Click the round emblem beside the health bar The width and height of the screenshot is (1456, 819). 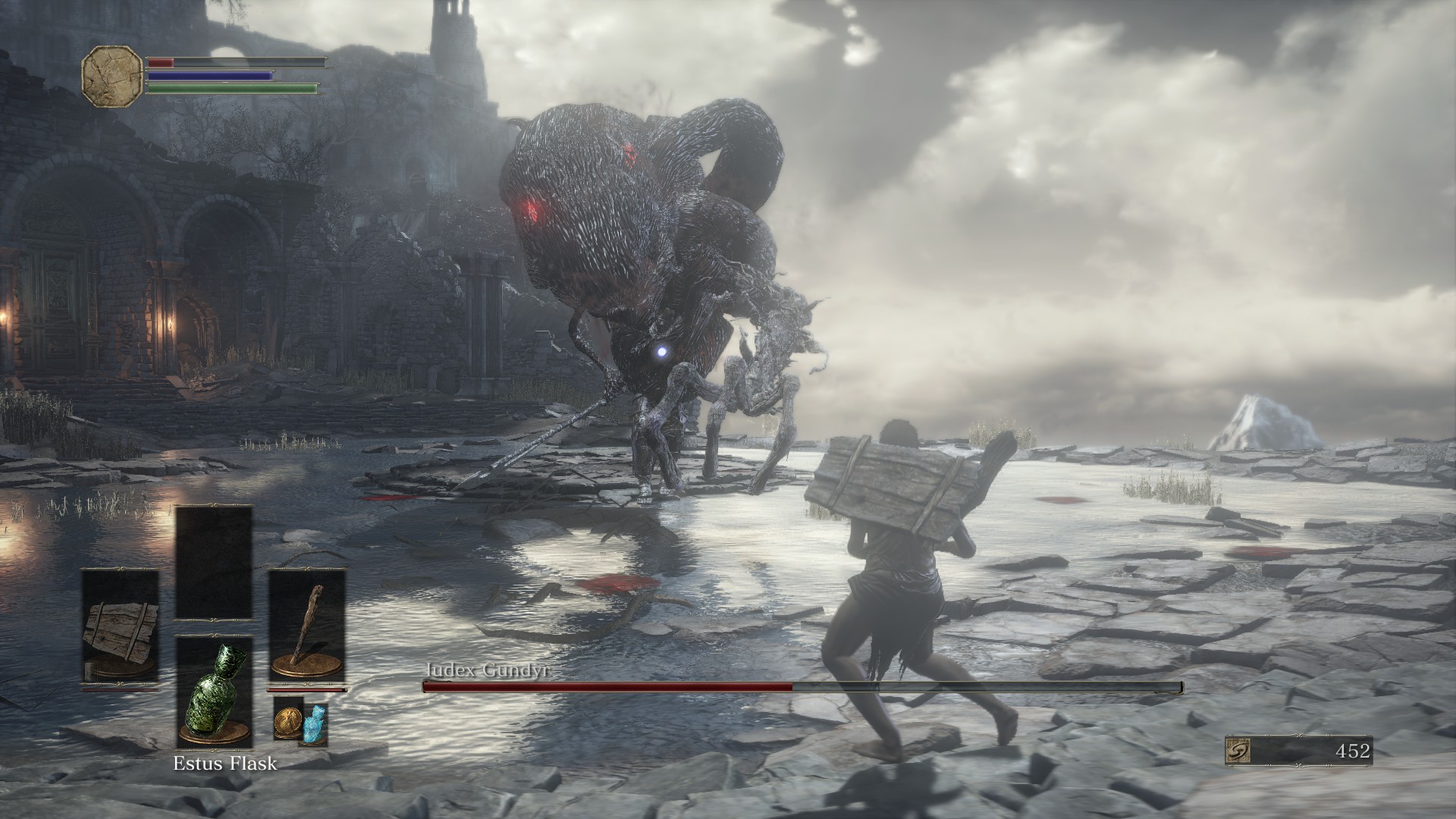(x=112, y=77)
